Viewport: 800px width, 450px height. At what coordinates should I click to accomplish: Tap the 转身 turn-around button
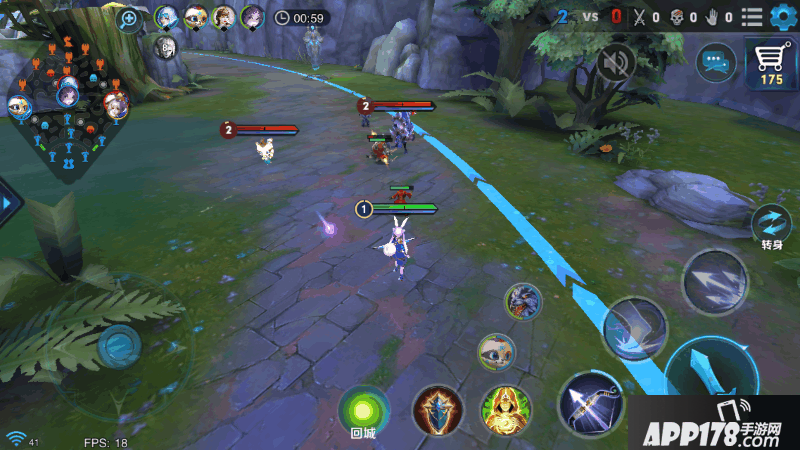[771, 224]
